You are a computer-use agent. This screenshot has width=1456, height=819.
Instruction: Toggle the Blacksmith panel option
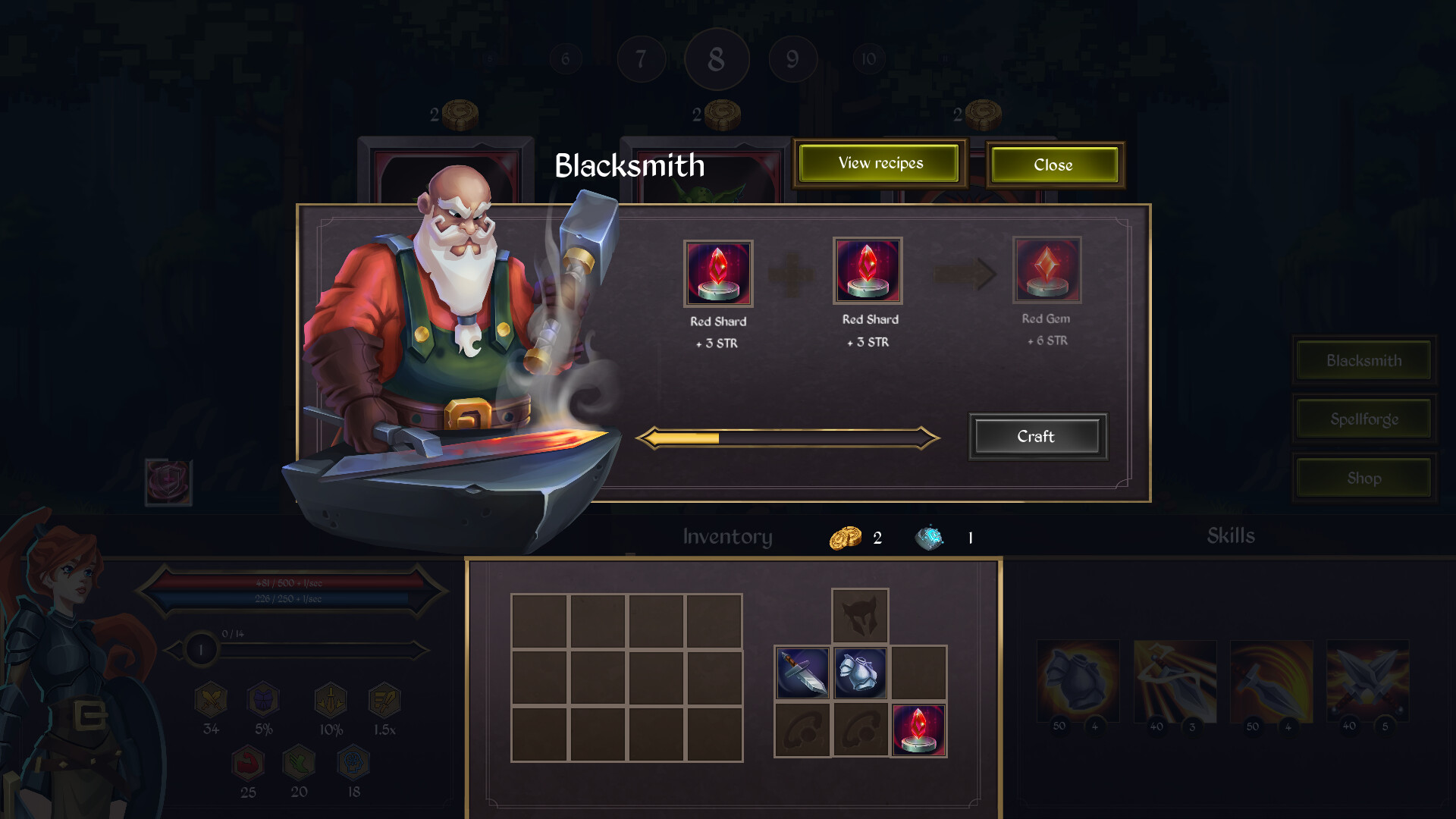click(x=1363, y=360)
